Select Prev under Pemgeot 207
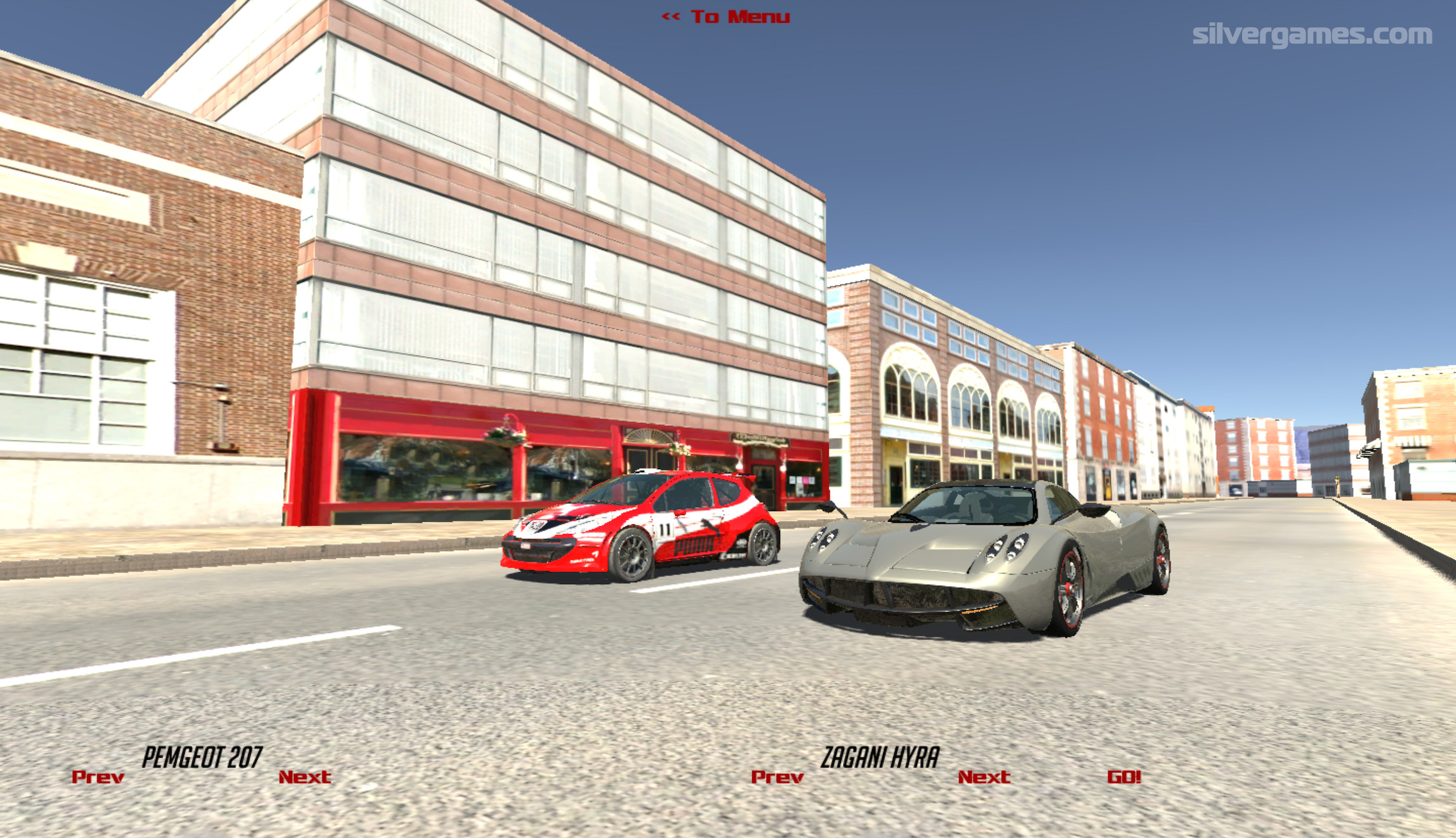1456x838 pixels. [x=98, y=777]
